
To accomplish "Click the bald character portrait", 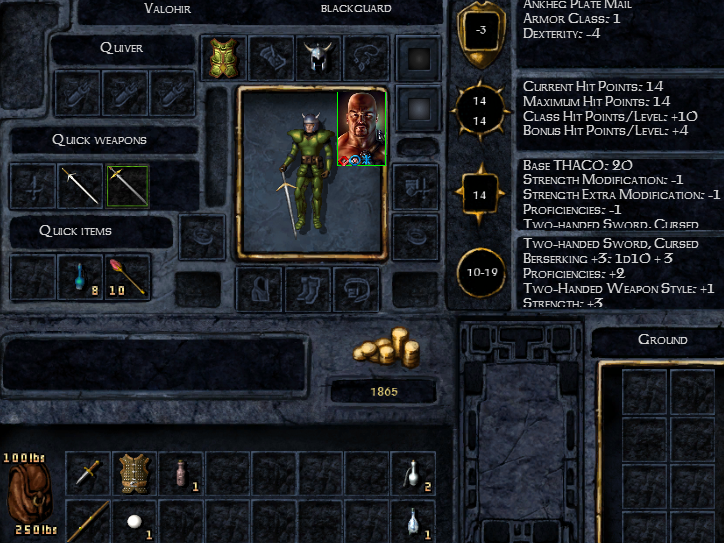I will click(x=360, y=128).
